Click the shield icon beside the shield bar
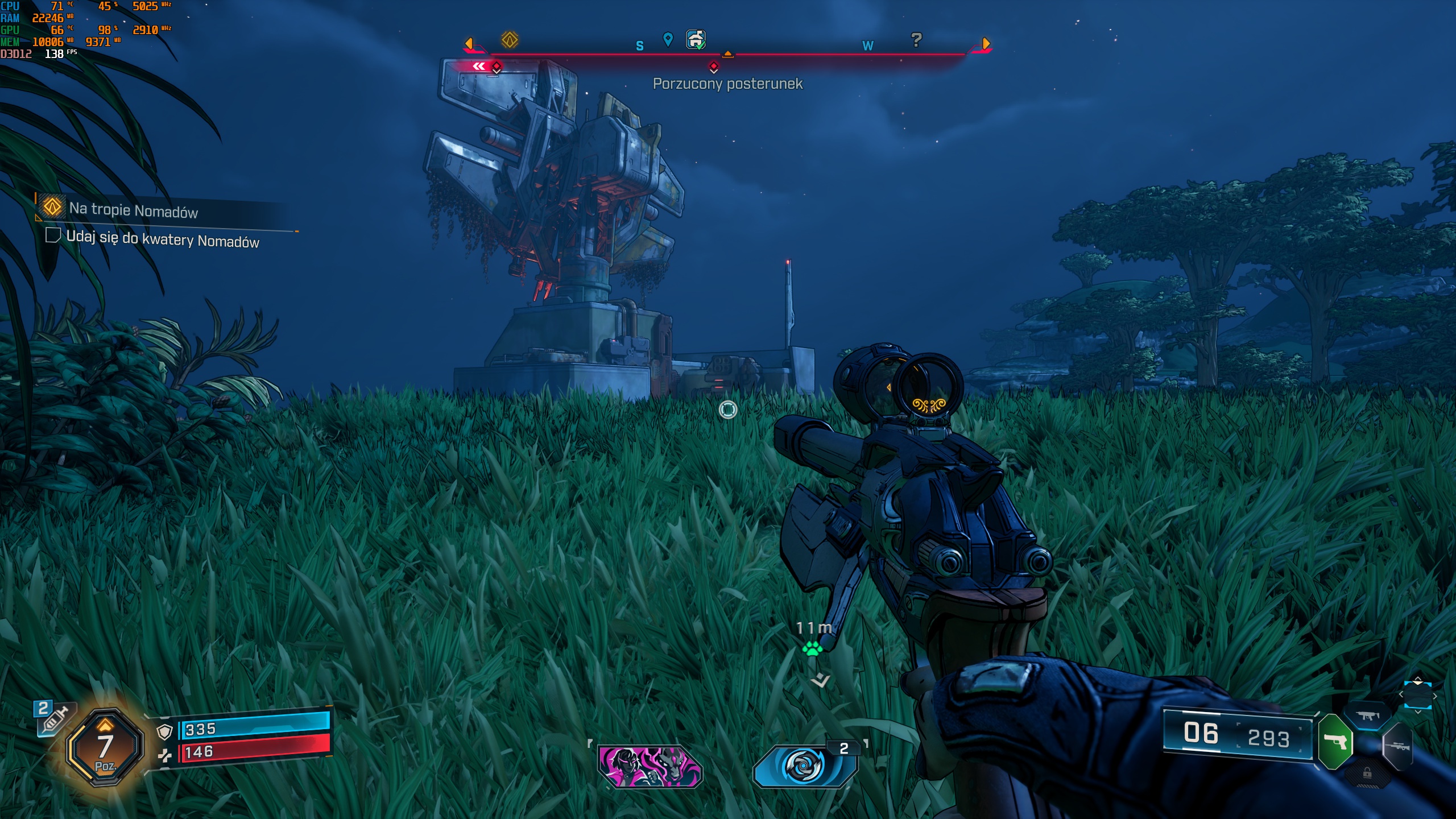Screen dimensions: 1456x819 pyautogui.click(x=164, y=731)
